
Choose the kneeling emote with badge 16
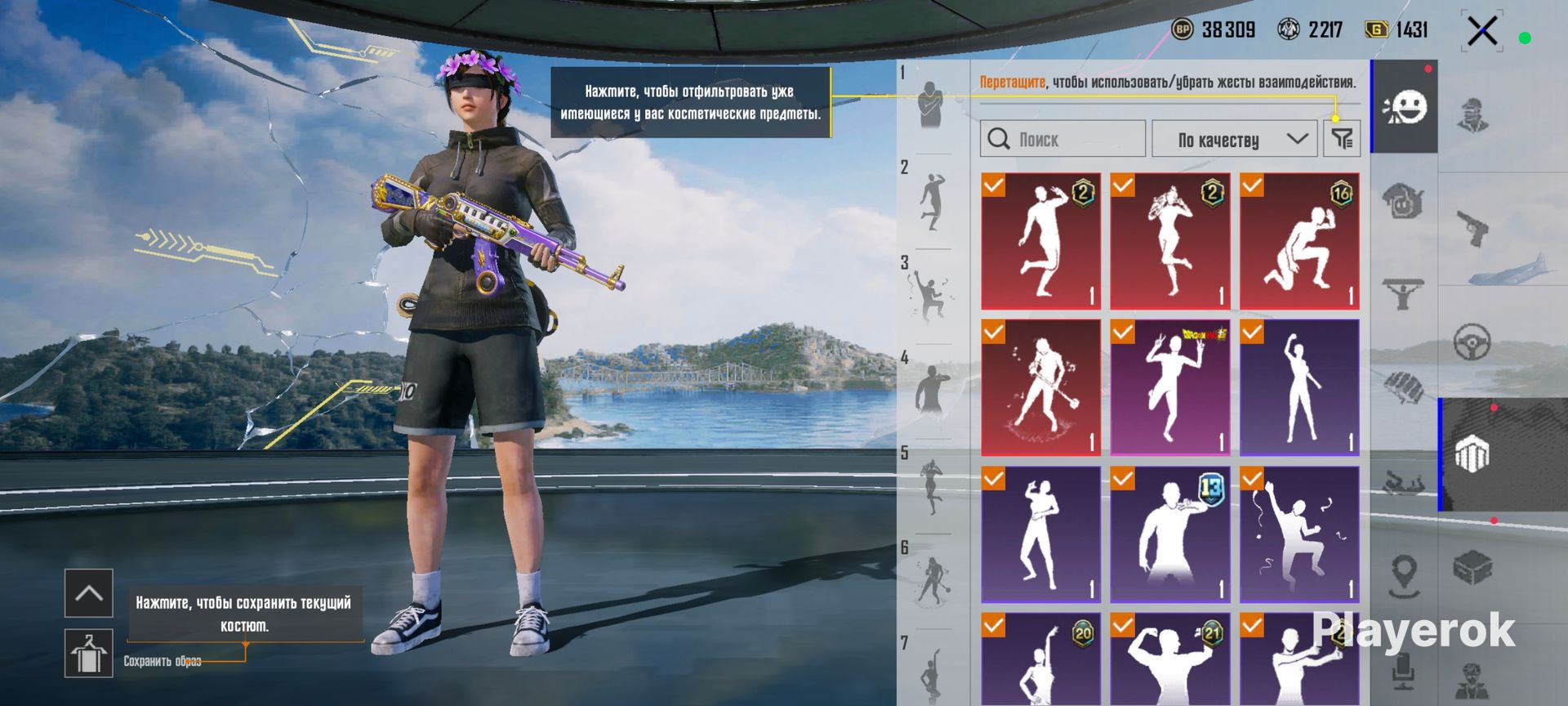pos(1299,241)
